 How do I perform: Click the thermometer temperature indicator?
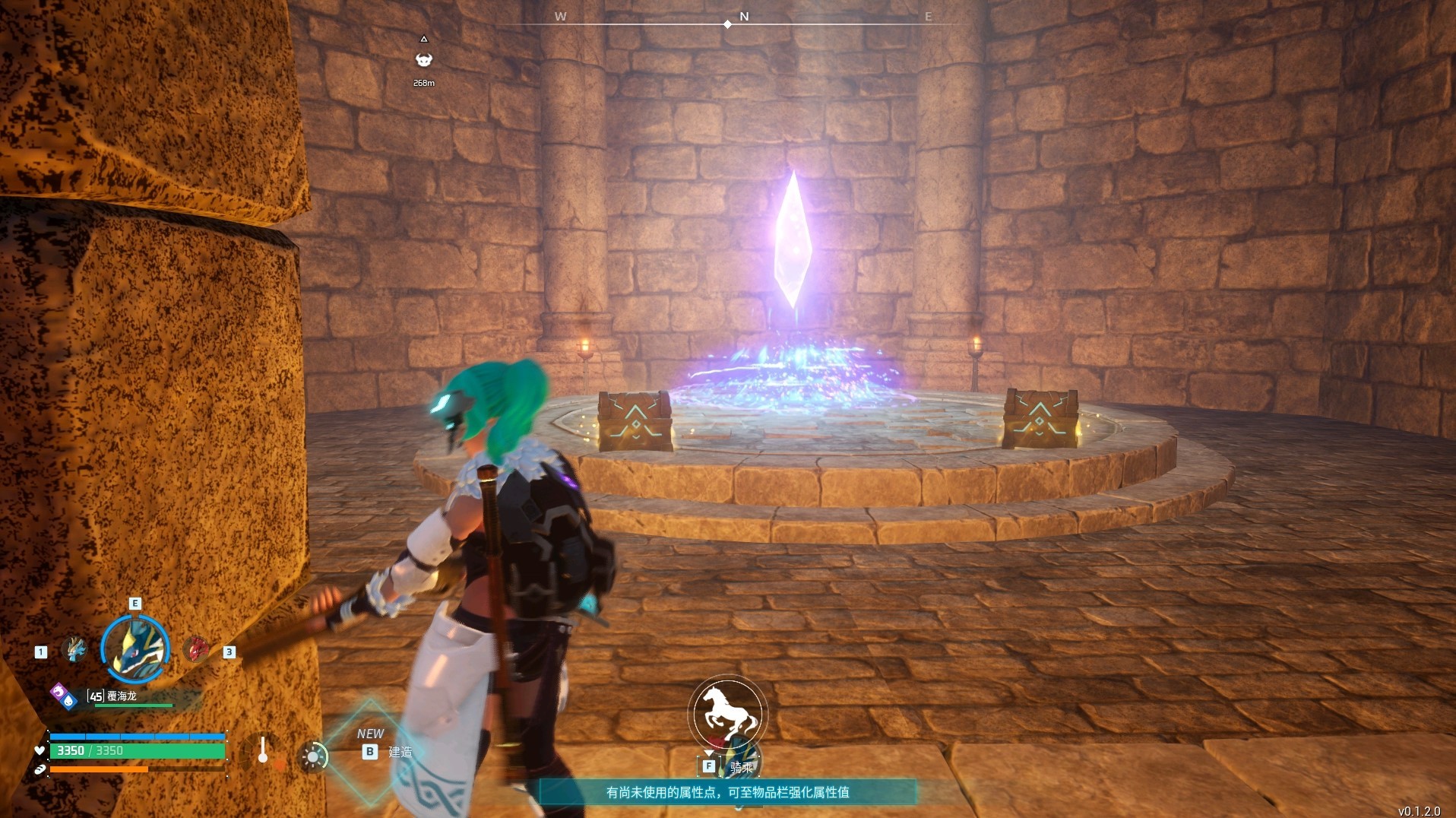263,750
